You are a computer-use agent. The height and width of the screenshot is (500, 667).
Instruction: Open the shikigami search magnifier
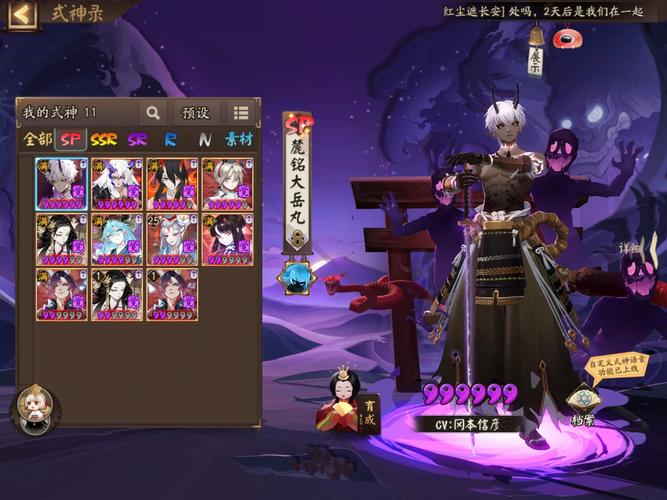click(153, 113)
